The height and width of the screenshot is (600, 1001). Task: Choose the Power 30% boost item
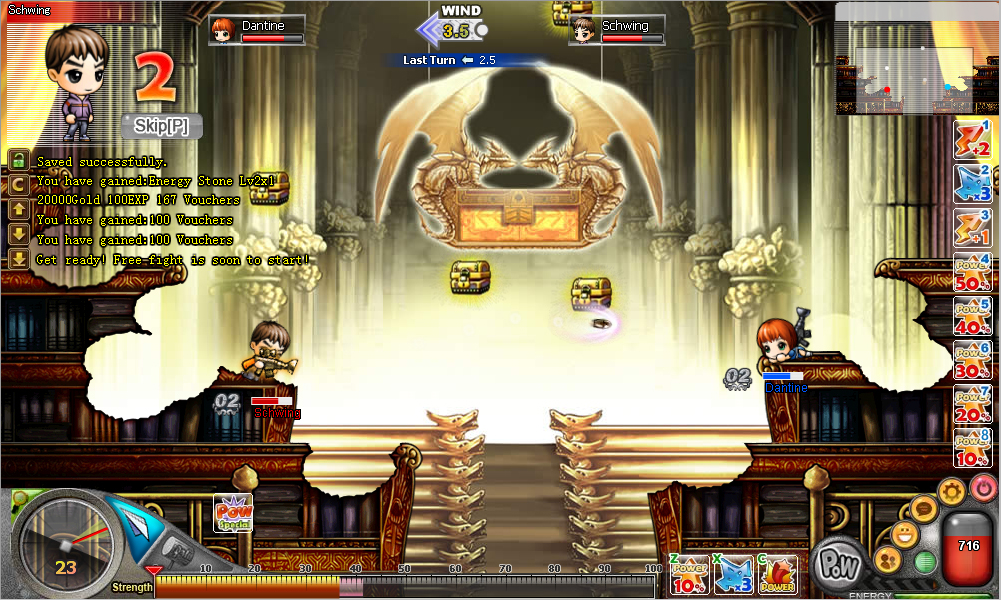click(972, 361)
